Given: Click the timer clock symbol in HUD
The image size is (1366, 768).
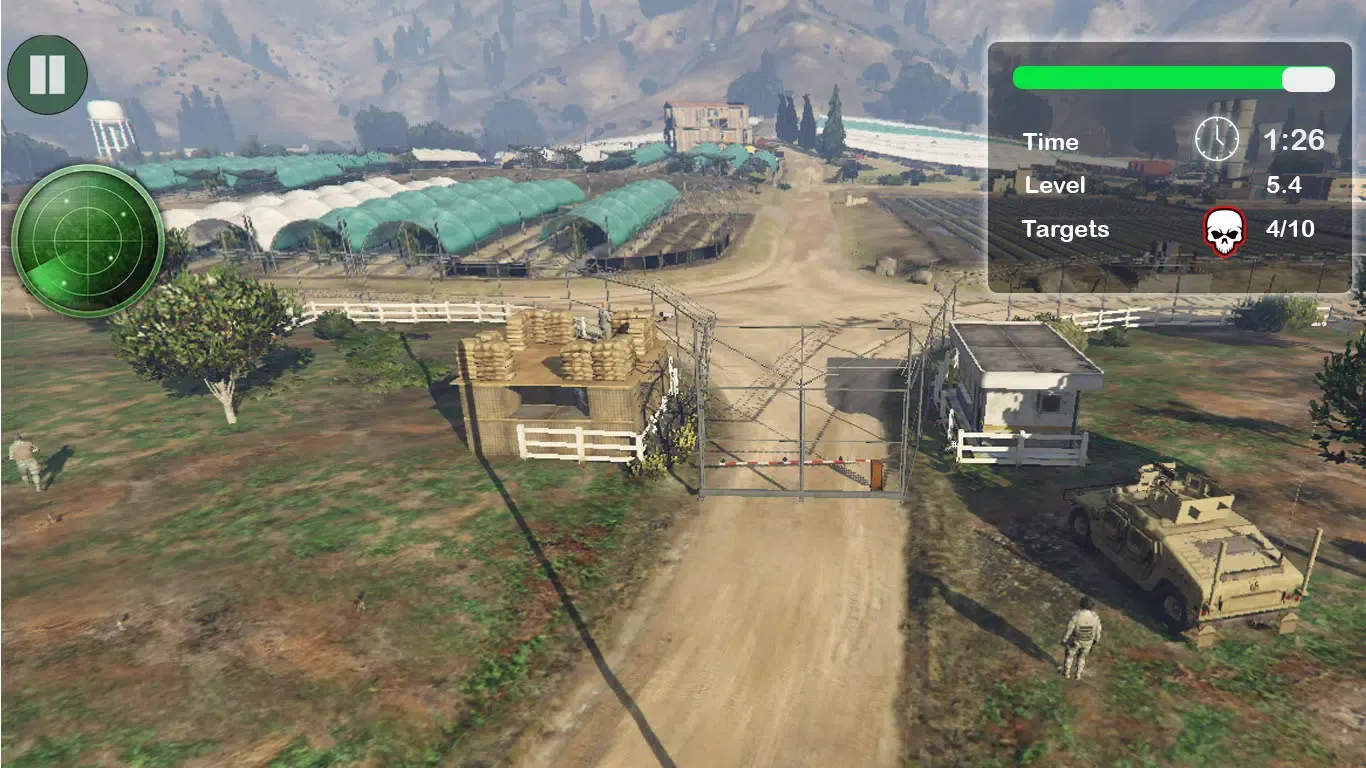Looking at the screenshot, I should 1216,140.
